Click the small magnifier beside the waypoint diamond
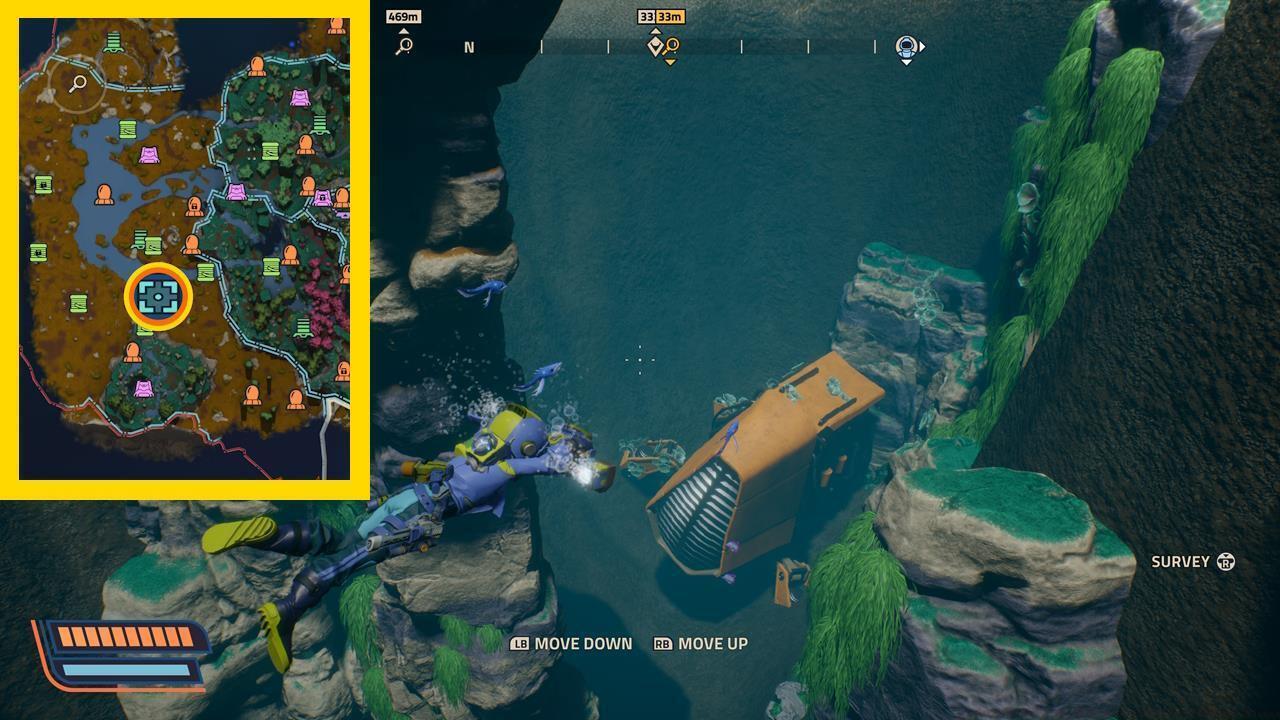 point(672,44)
